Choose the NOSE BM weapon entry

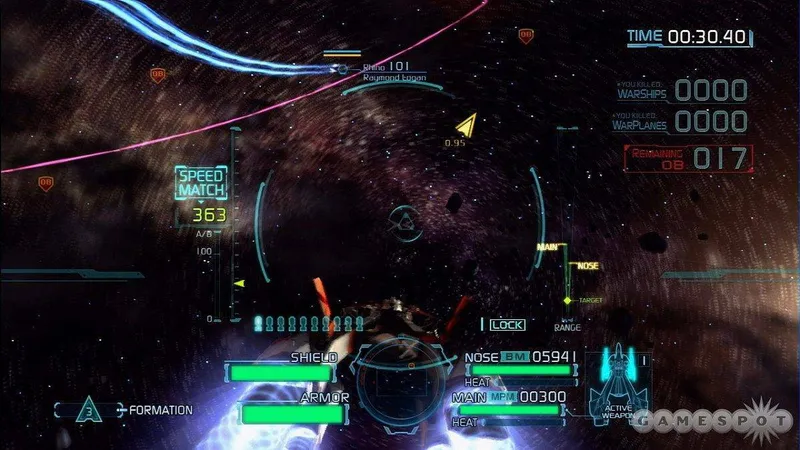tap(520, 357)
